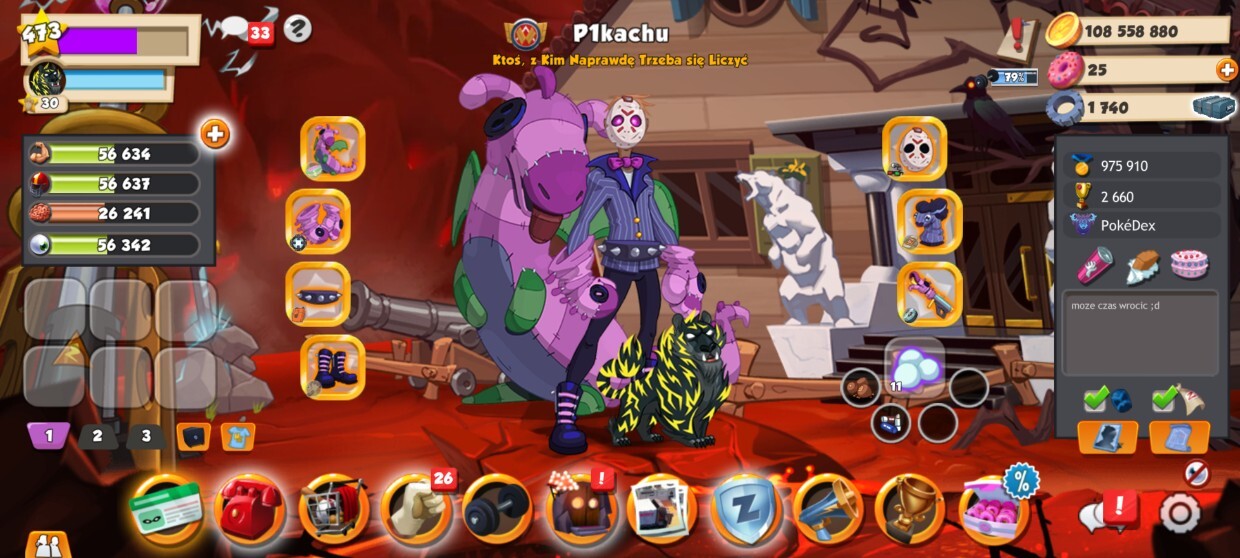The image size is (1240, 558).
Task: Open the trophy rankings menu
Action: (909, 509)
